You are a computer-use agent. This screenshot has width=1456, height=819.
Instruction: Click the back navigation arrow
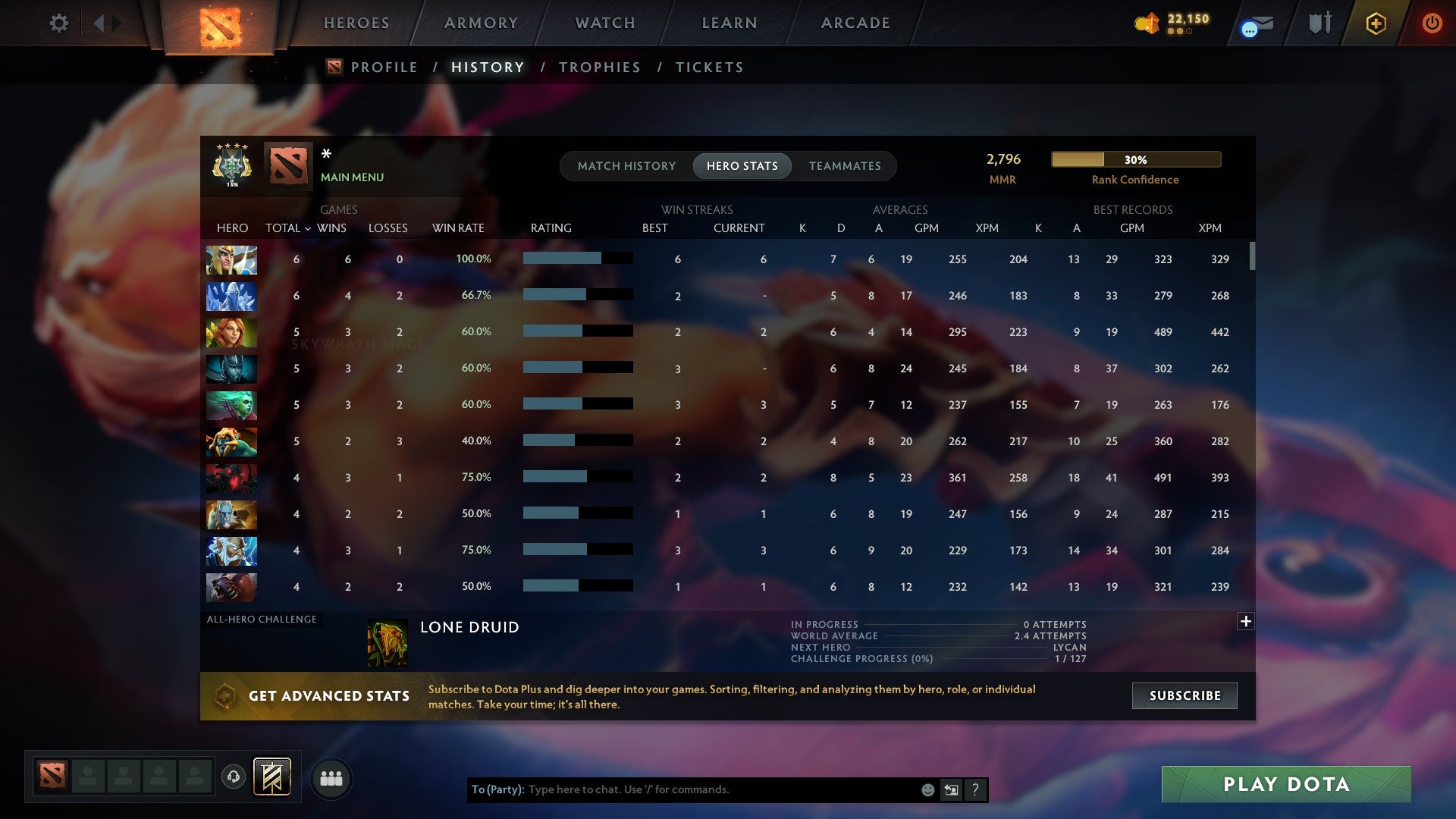[99, 23]
